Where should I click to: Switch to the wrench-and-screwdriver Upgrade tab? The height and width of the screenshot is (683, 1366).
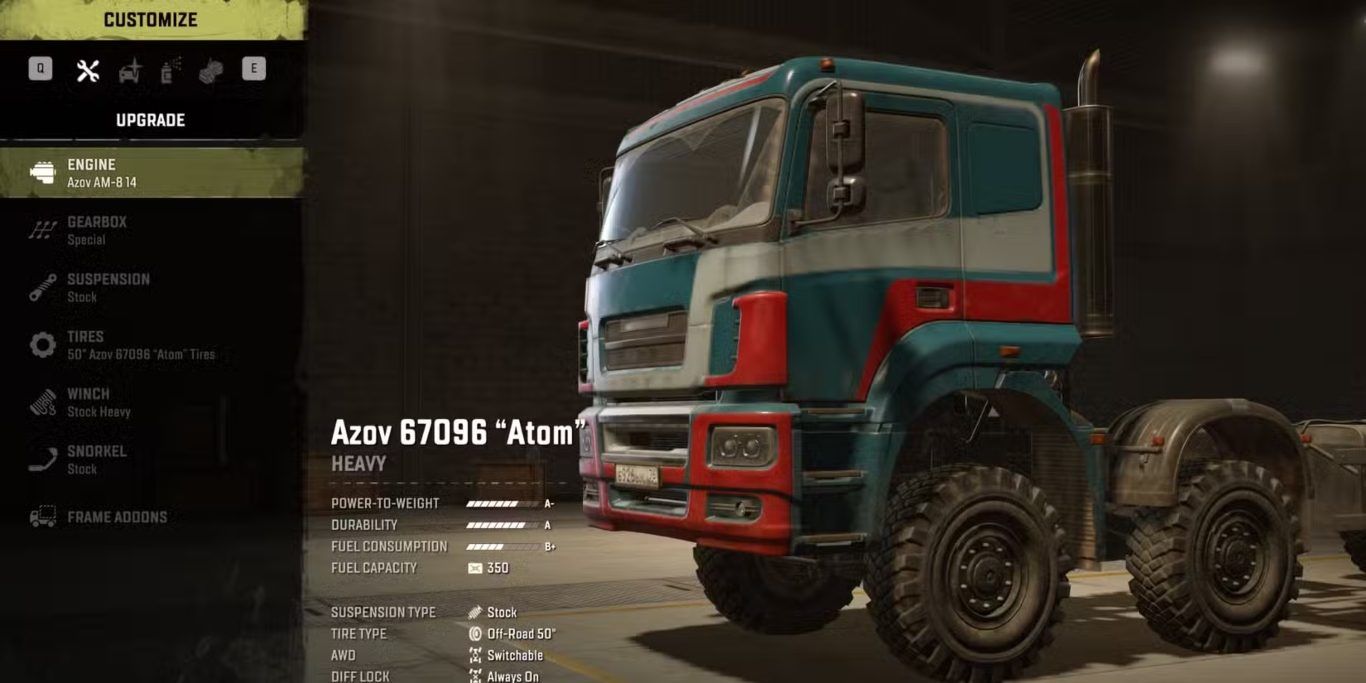[88, 70]
